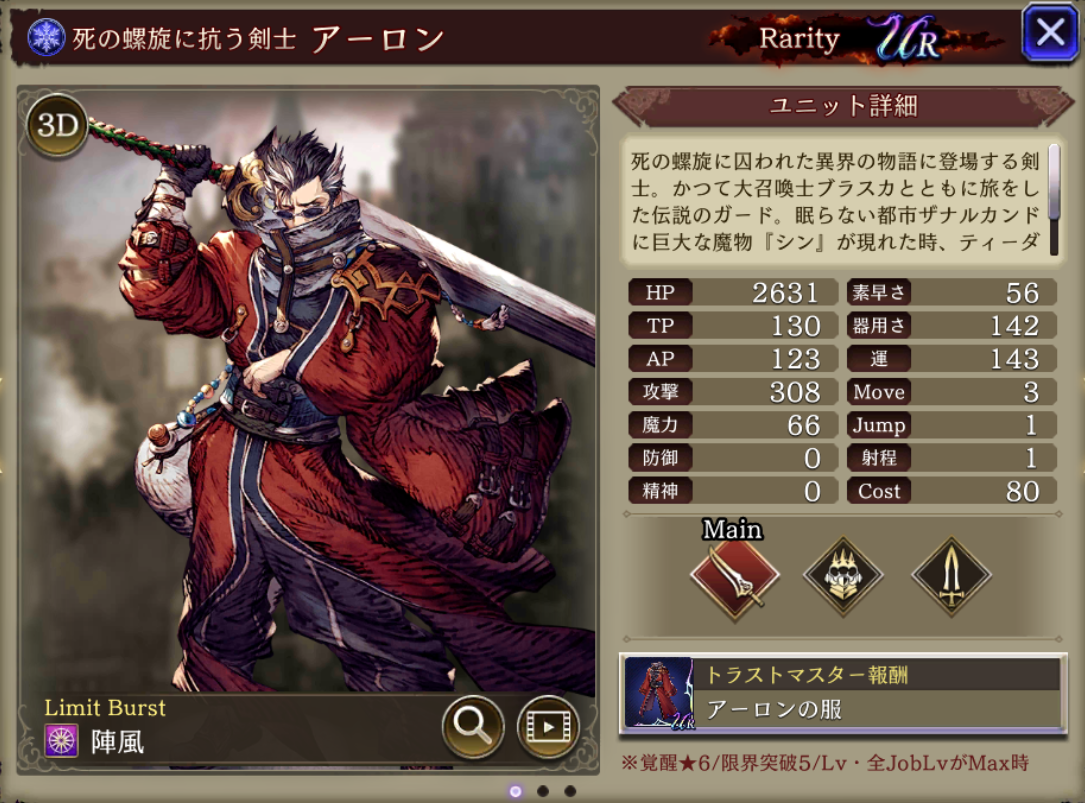Open the アーロンの服 trust master reward
1085x803 pixels.
click(x=842, y=693)
